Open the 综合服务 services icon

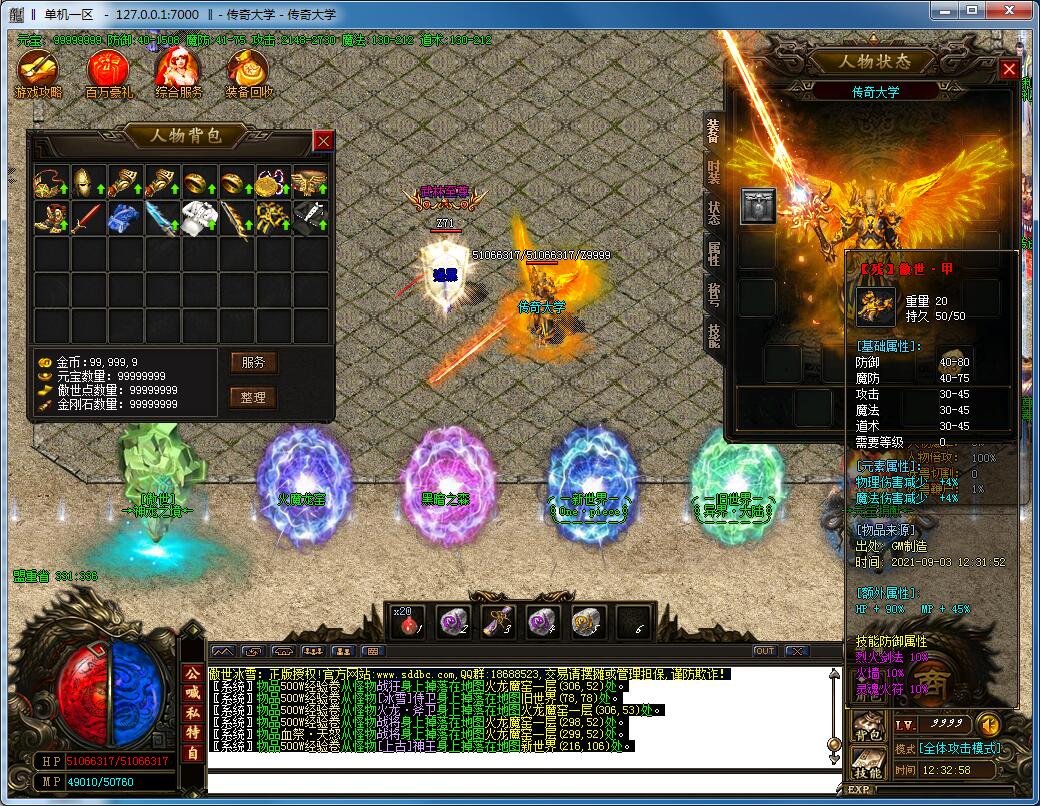click(179, 72)
